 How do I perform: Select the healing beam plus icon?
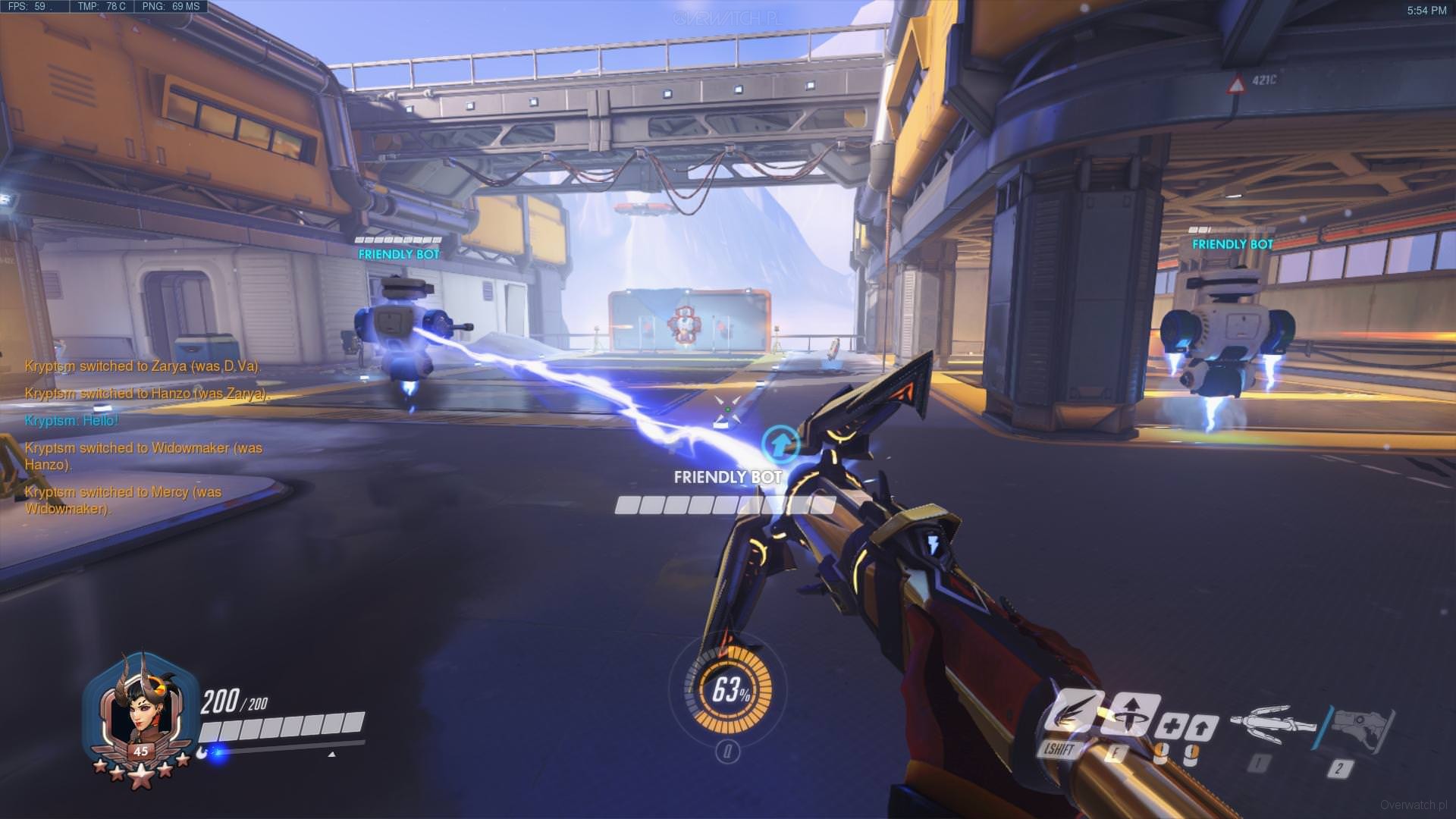1170,728
